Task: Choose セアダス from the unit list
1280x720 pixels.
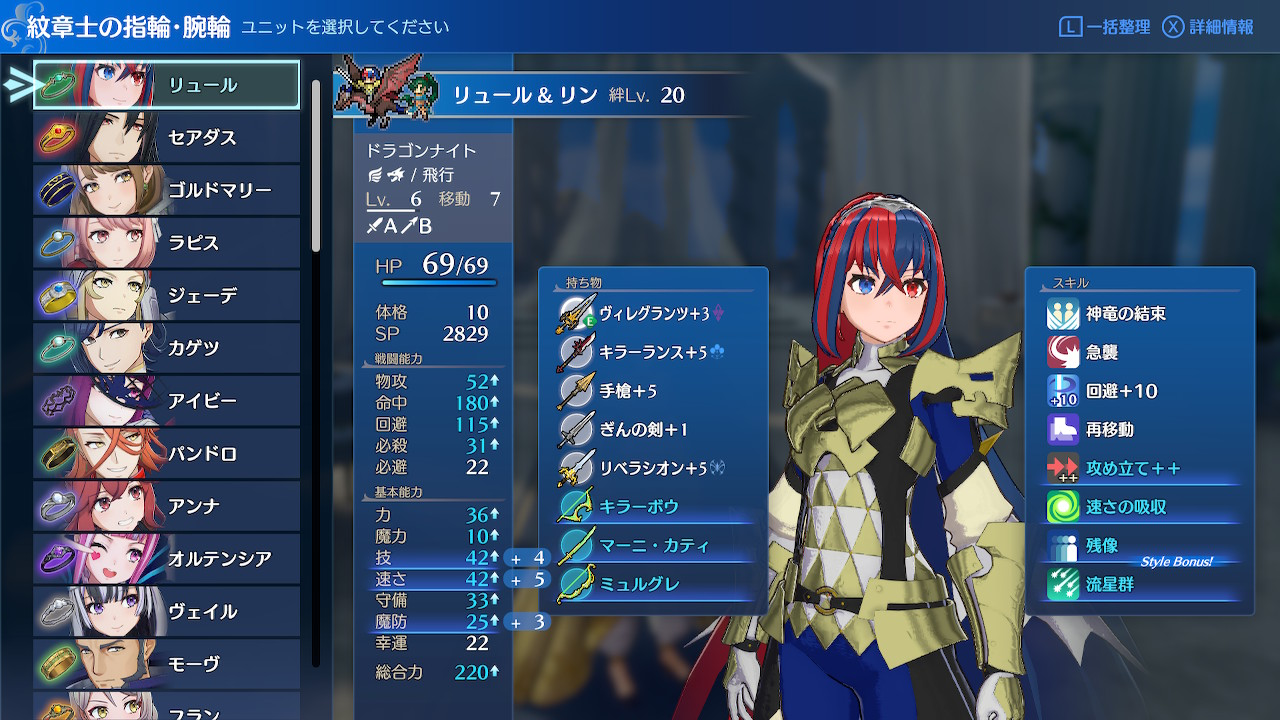Action: pyautogui.click(x=167, y=137)
